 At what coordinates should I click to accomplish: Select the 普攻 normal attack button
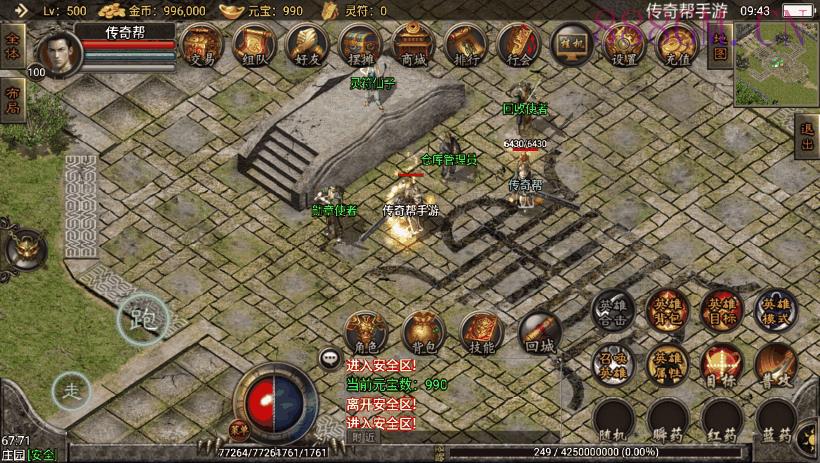775,365
